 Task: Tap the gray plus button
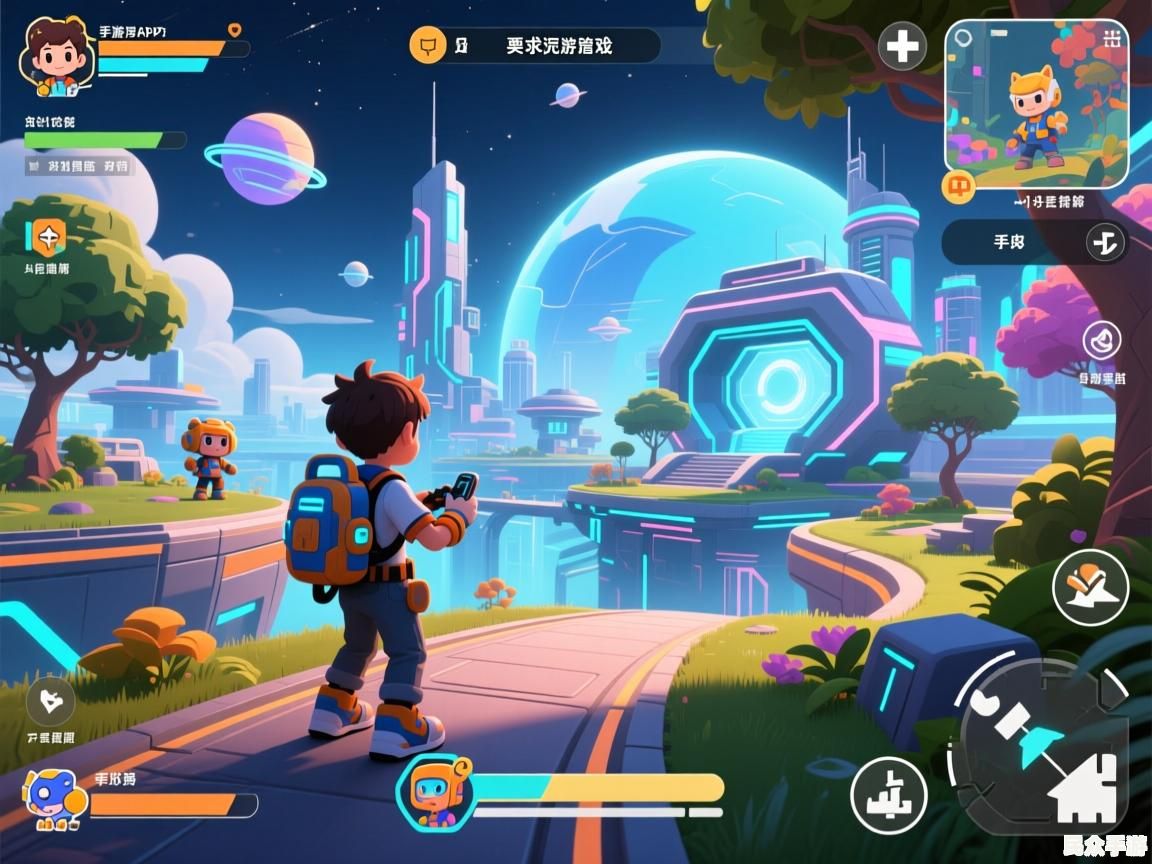tap(902, 46)
